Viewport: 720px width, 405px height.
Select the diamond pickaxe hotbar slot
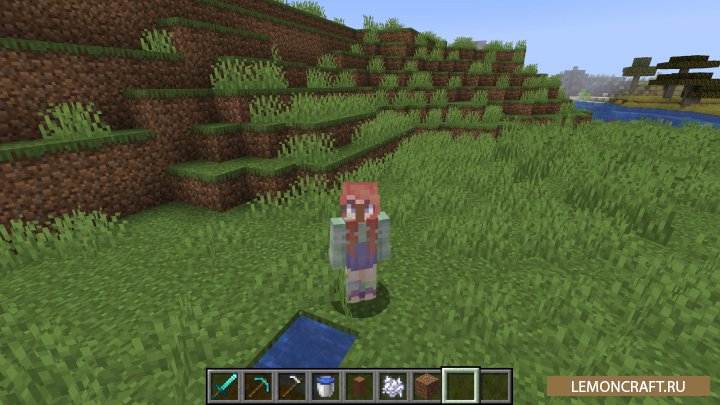click(x=259, y=385)
